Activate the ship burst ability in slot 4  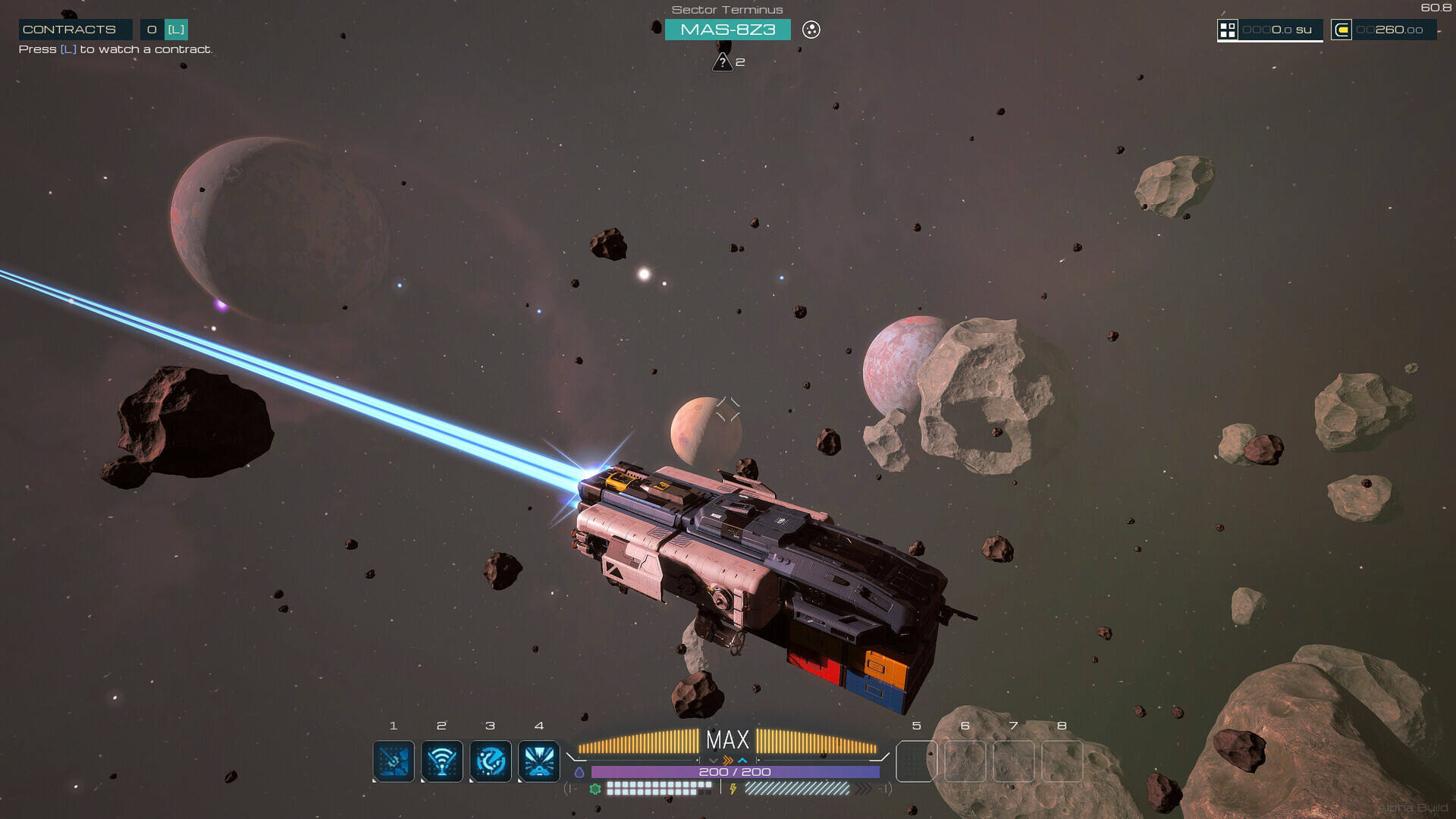(539, 761)
